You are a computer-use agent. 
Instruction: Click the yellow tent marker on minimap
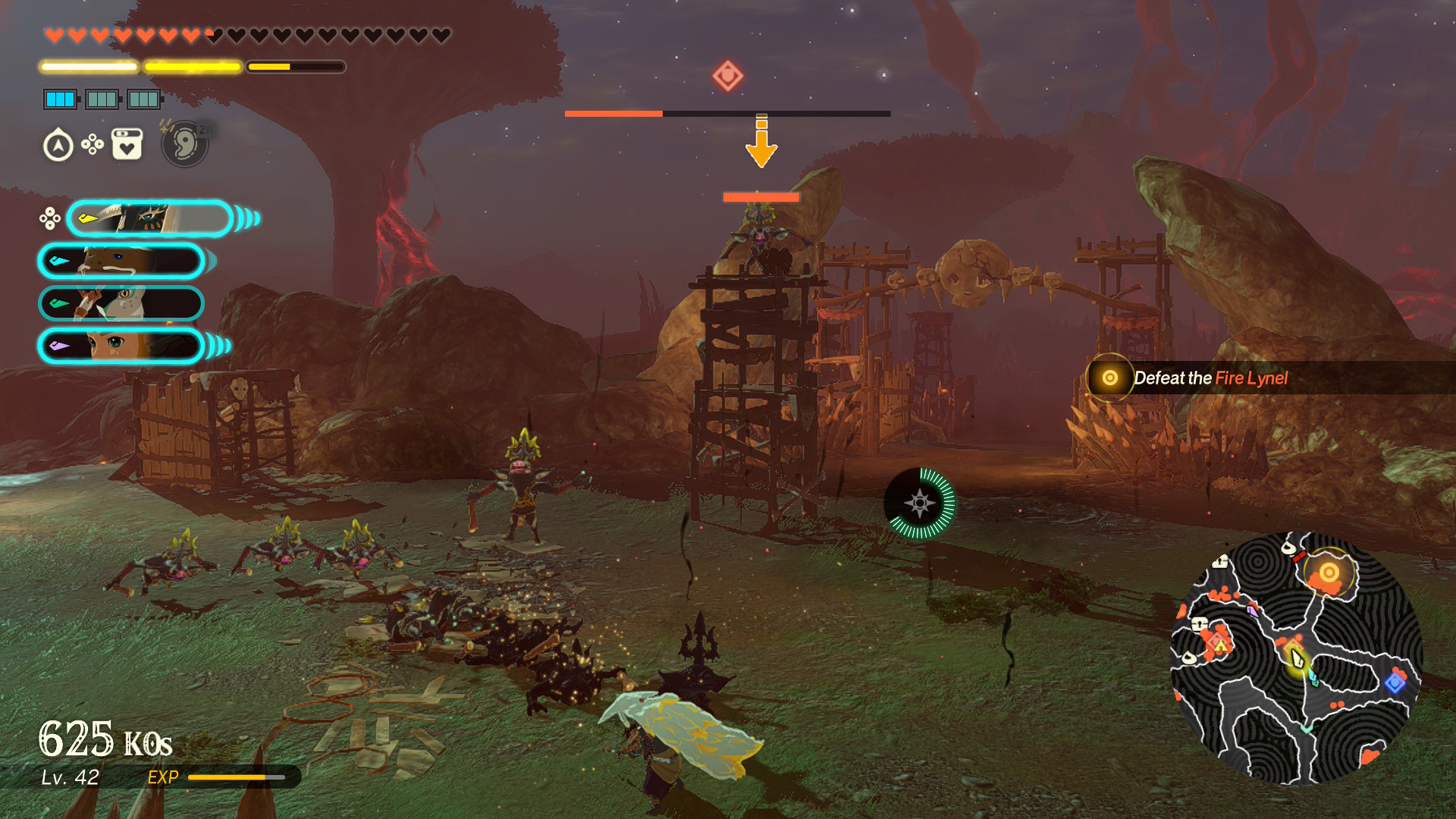(x=1220, y=645)
